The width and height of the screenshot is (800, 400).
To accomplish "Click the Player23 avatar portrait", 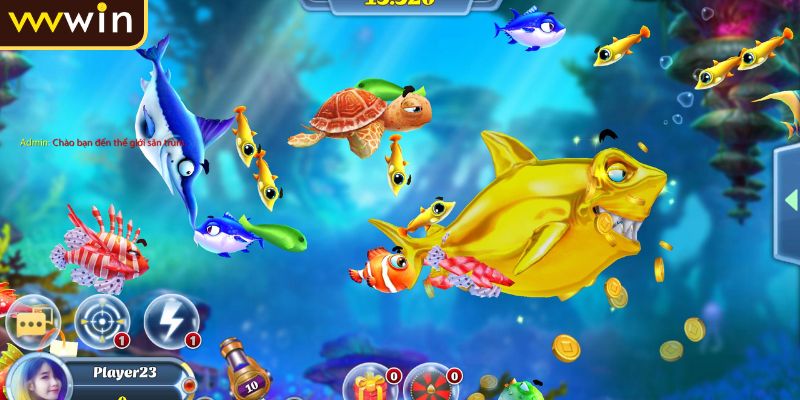I will coord(40,381).
